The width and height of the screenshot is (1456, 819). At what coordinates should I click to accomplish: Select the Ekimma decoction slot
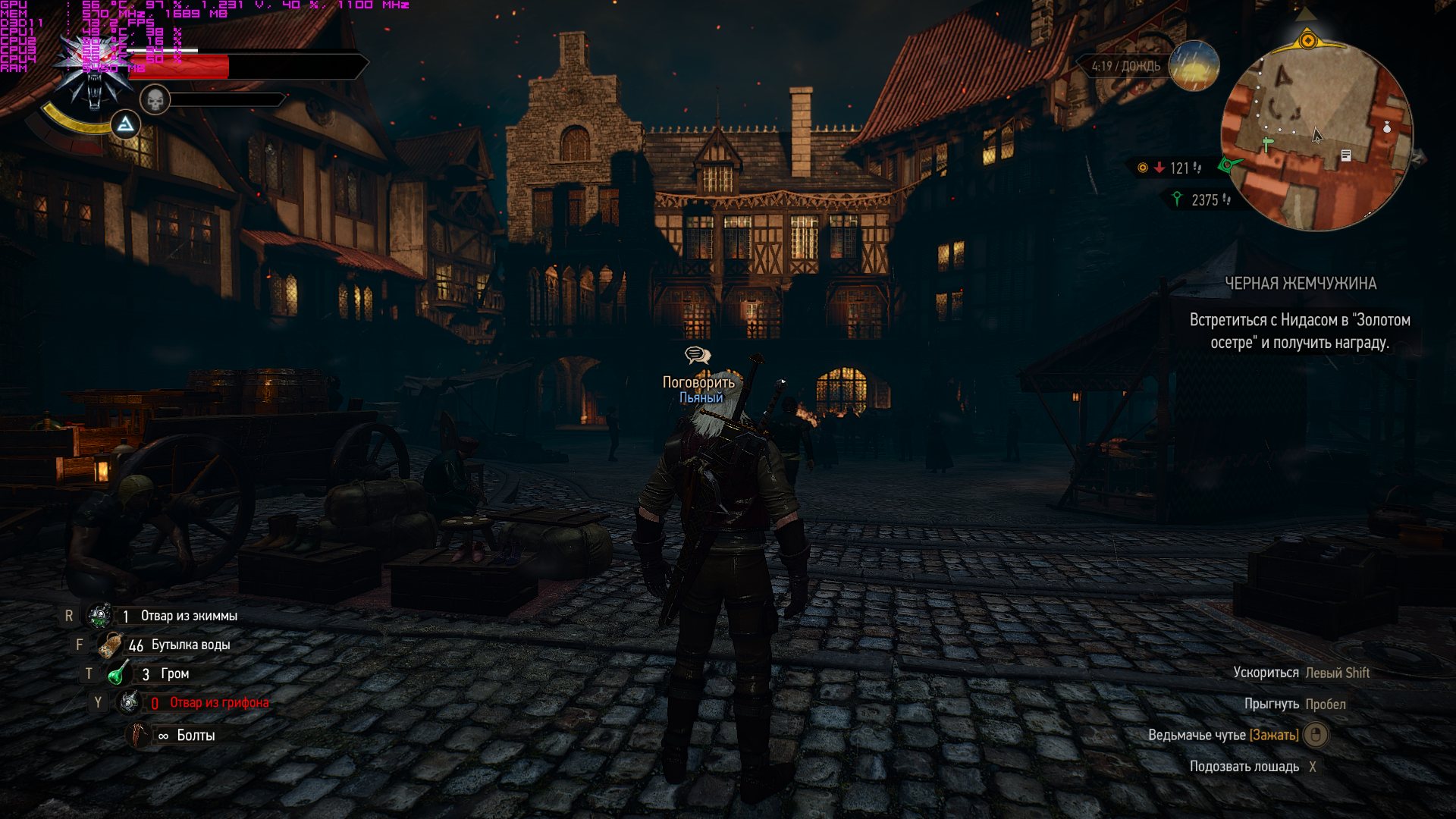click(100, 616)
